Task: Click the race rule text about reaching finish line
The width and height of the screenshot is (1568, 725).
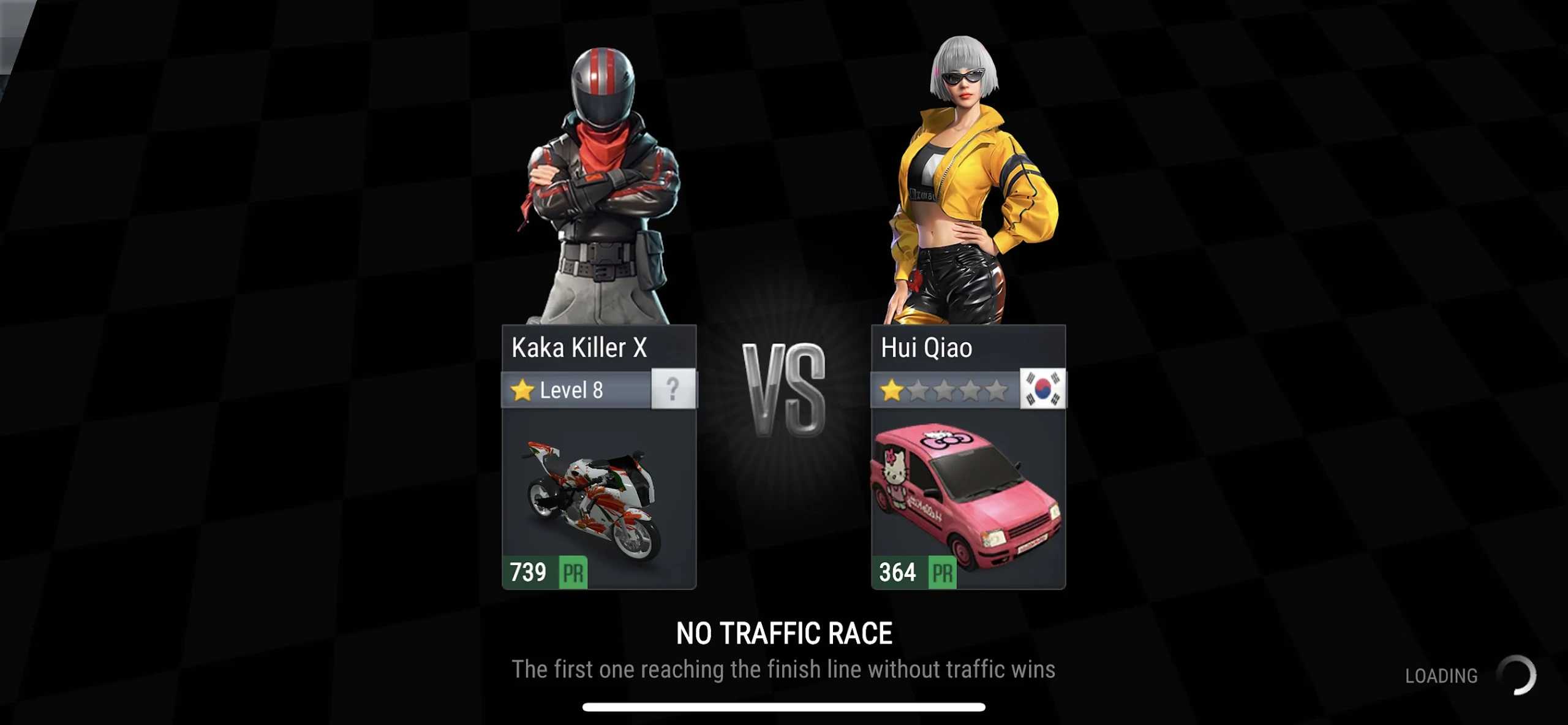Action: (784, 669)
